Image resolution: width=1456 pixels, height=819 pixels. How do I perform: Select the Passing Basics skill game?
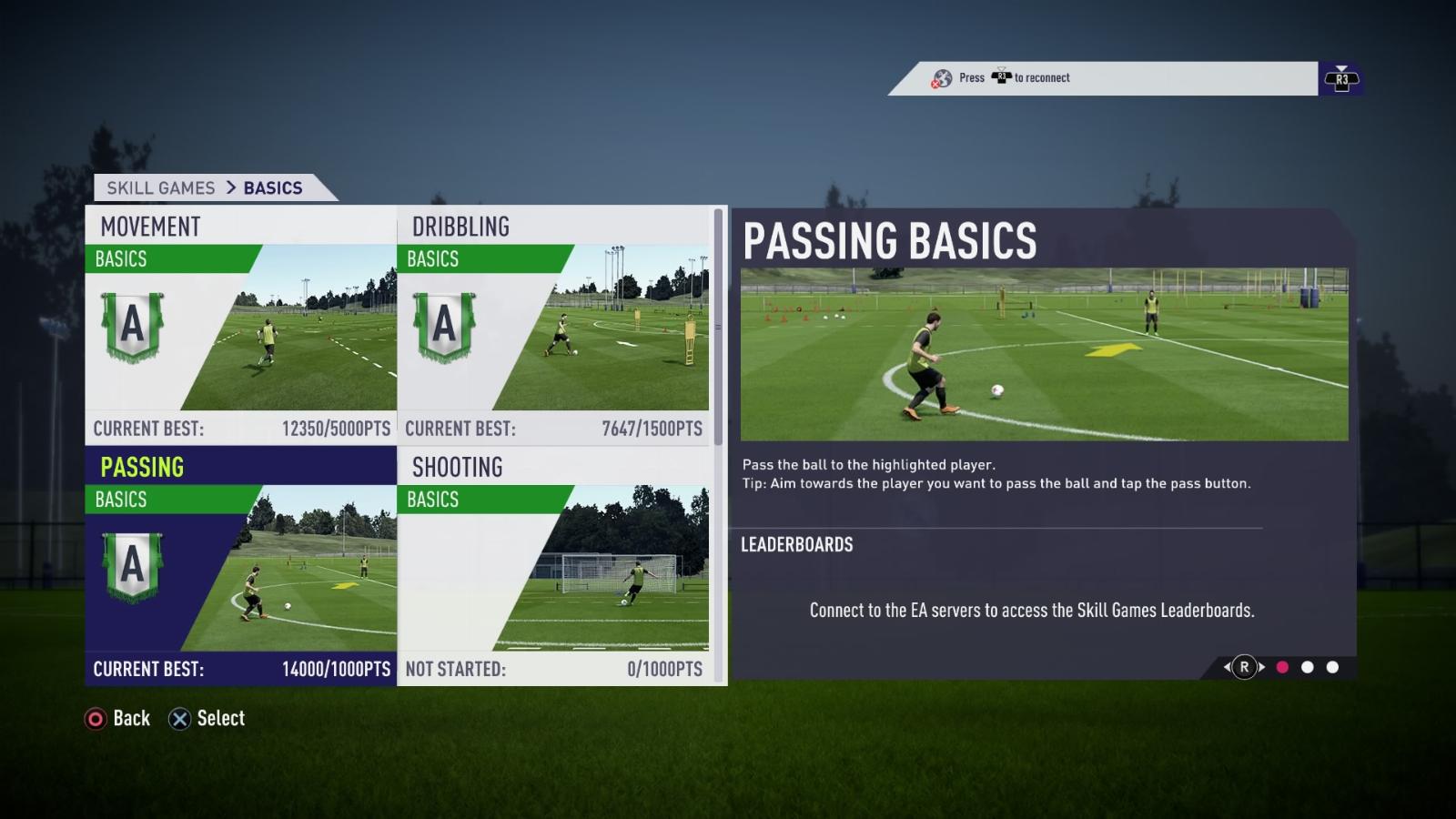pos(241,565)
